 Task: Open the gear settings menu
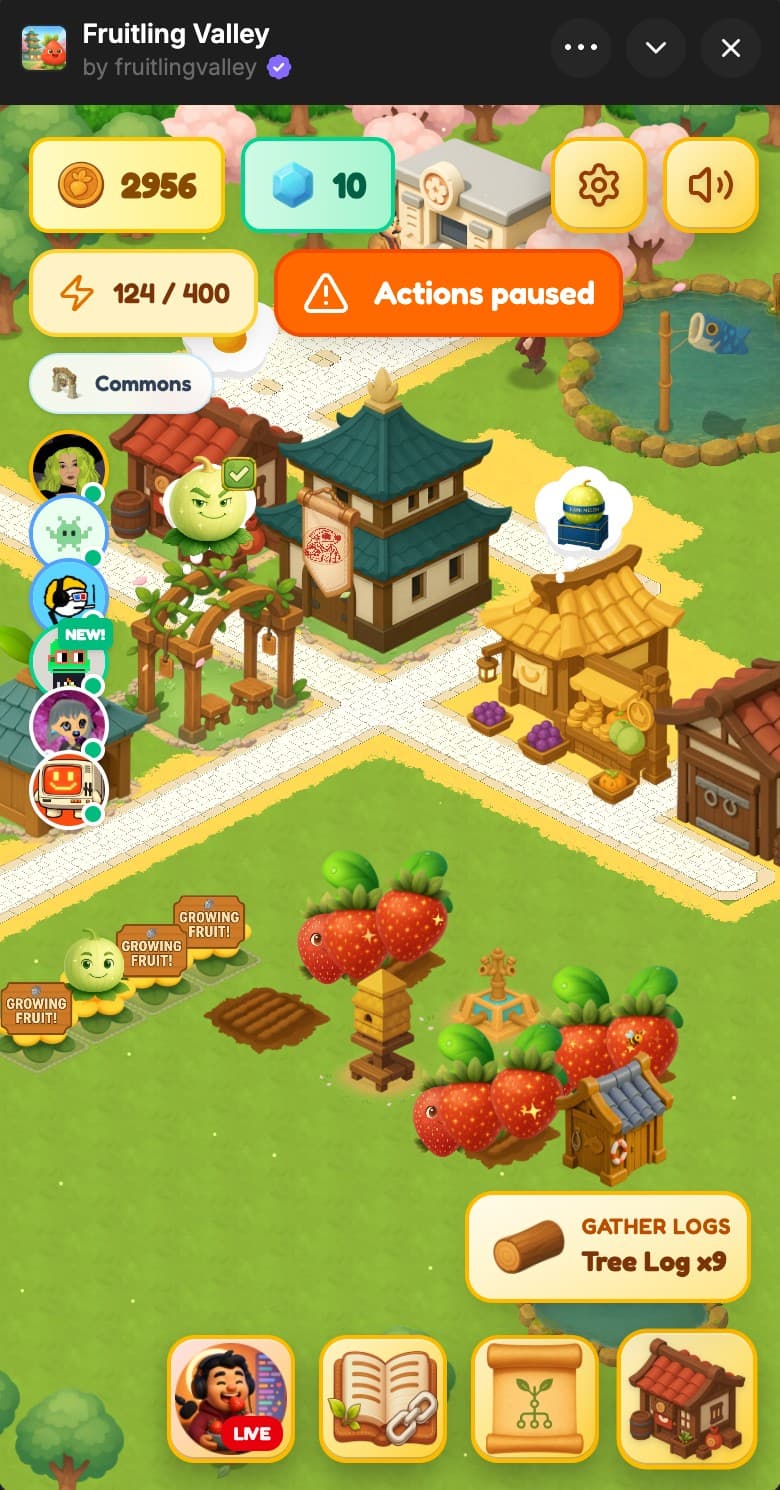598,185
